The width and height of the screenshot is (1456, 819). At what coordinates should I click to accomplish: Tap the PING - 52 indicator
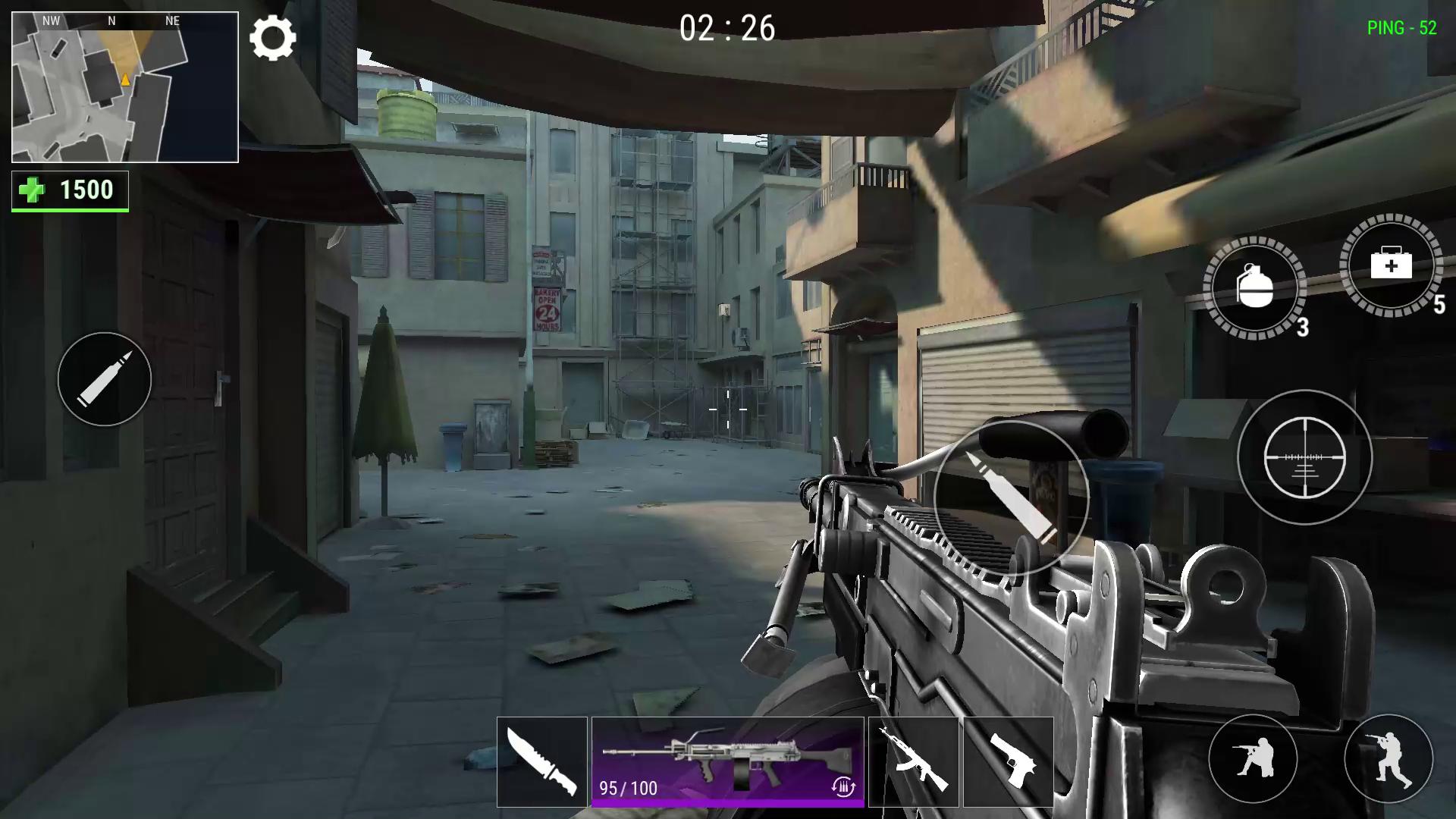click(1401, 29)
